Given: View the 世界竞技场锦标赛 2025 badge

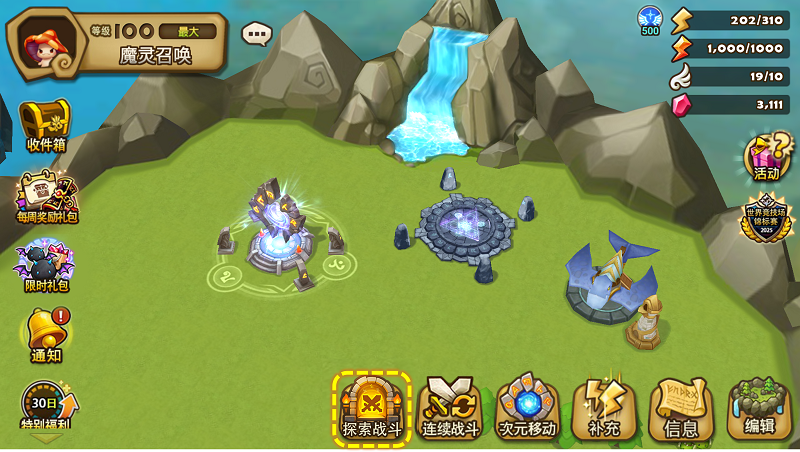Looking at the screenshot, I should pyautogui.click(x=765, y=220).
